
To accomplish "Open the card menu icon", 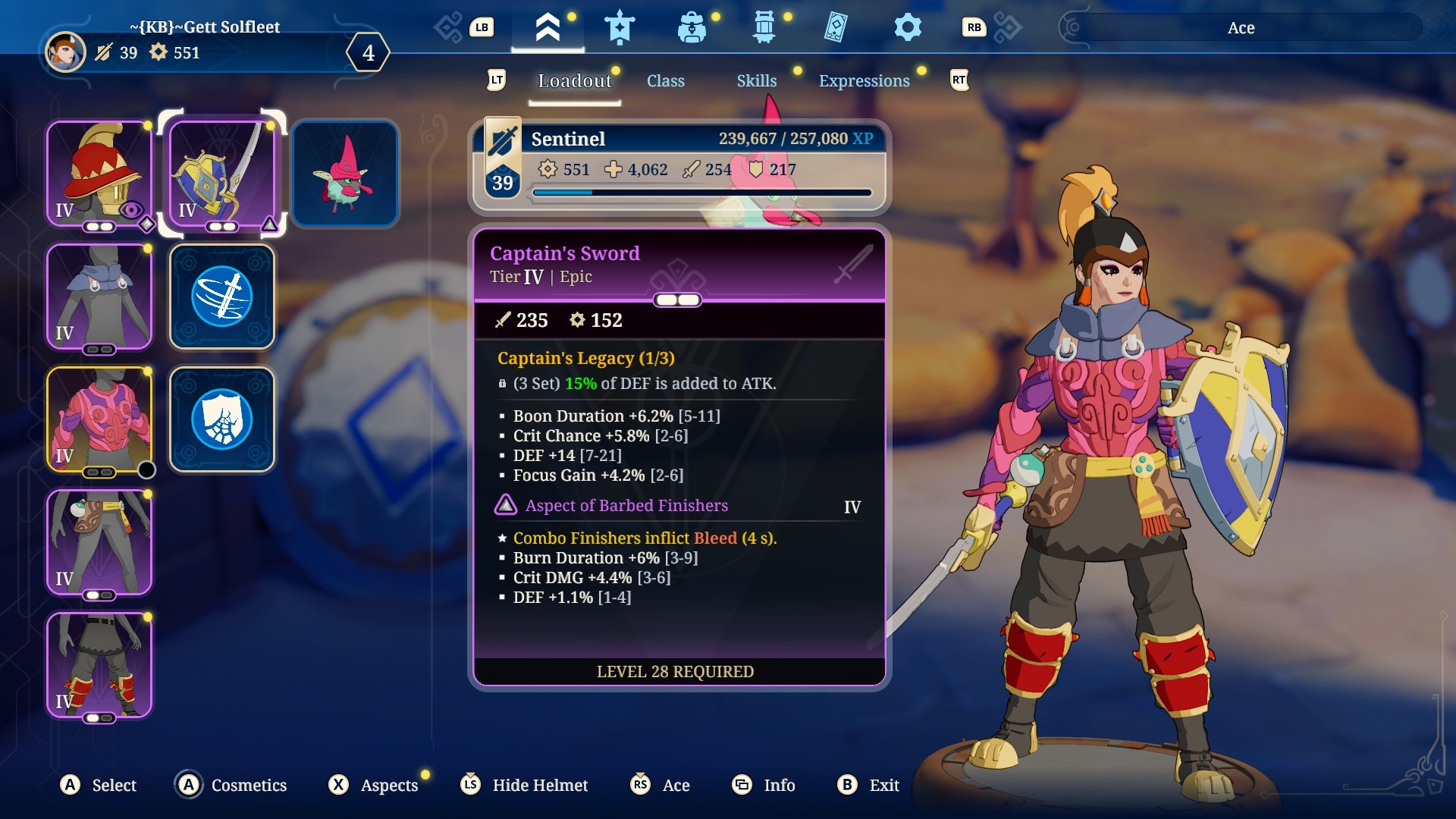I will click(x=835, y=28).
